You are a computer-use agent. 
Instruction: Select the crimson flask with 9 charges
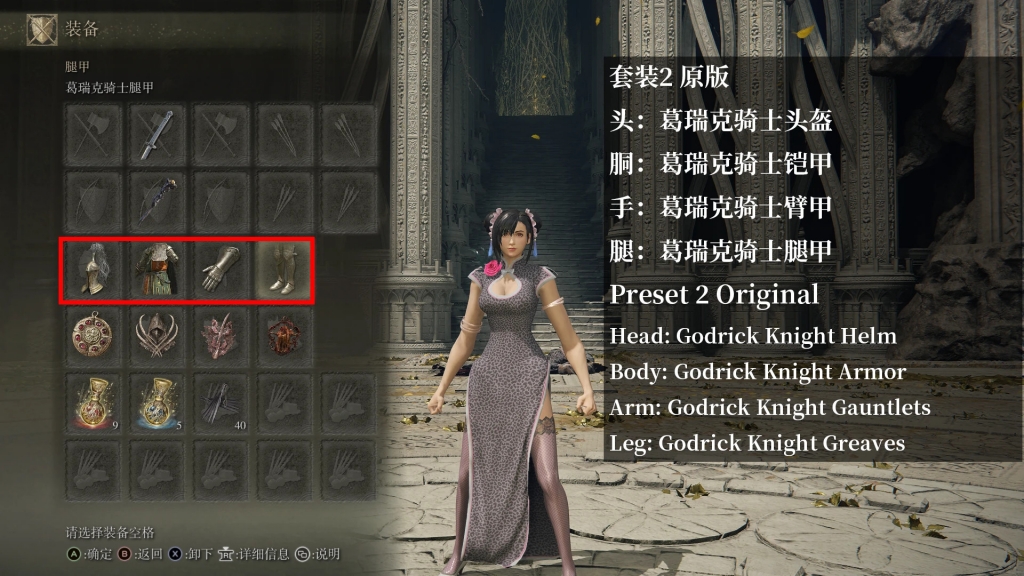93,401
